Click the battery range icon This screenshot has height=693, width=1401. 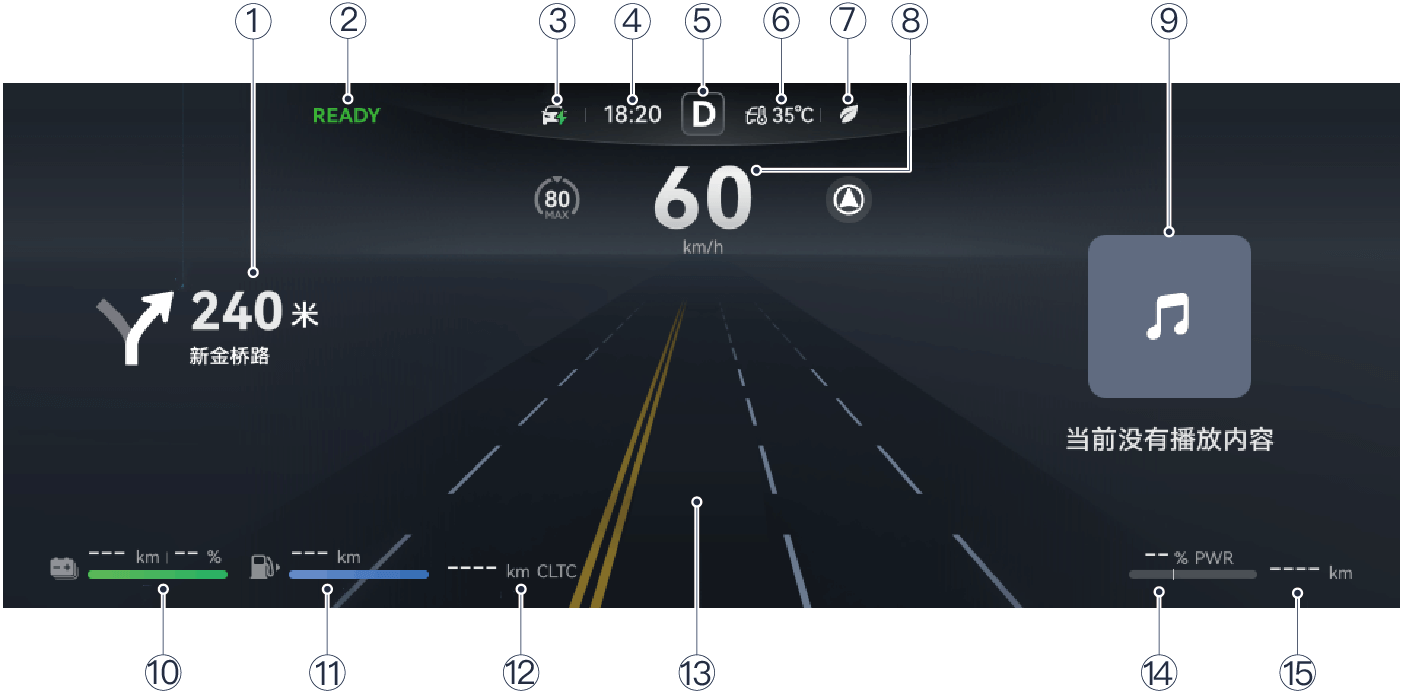pyautogui.click(x=64, y=568)
